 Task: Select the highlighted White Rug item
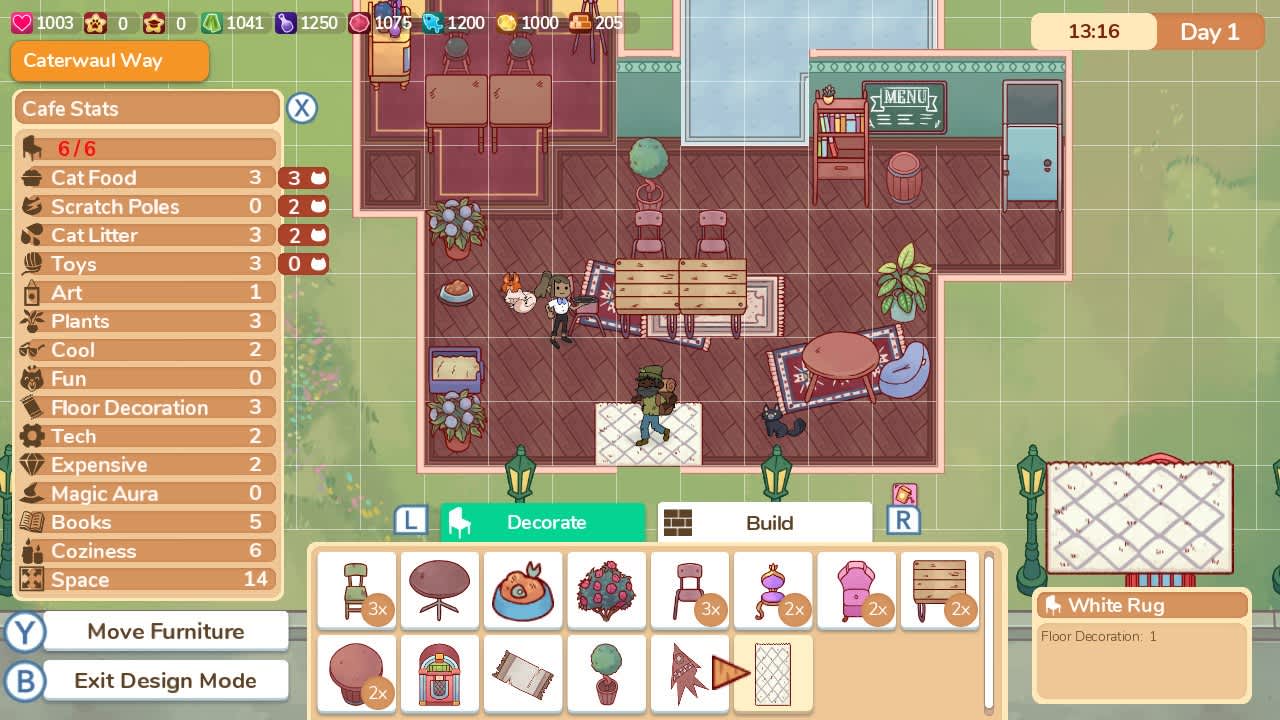[773, 674]
